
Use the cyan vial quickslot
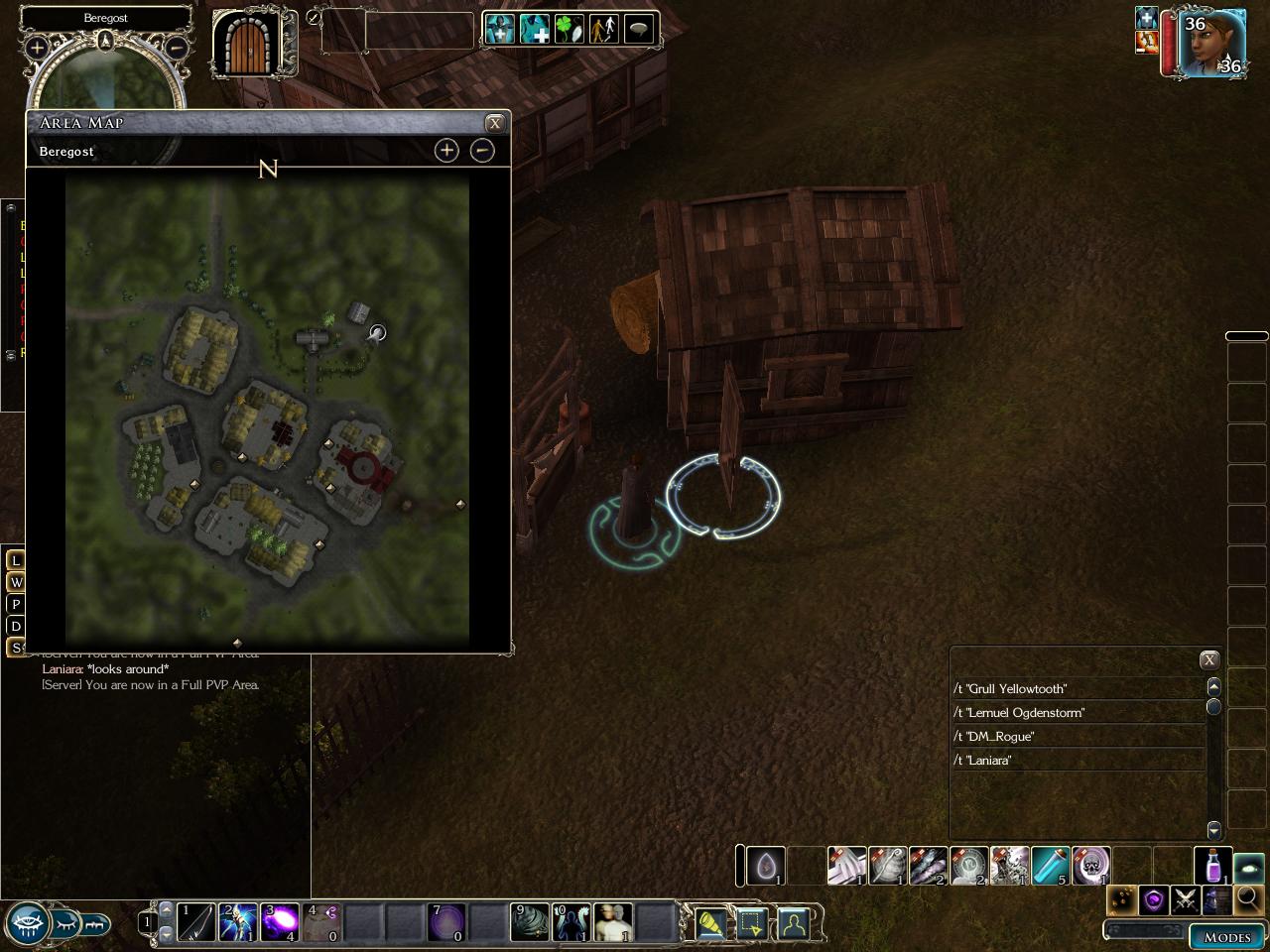[x=1050, y=866]
